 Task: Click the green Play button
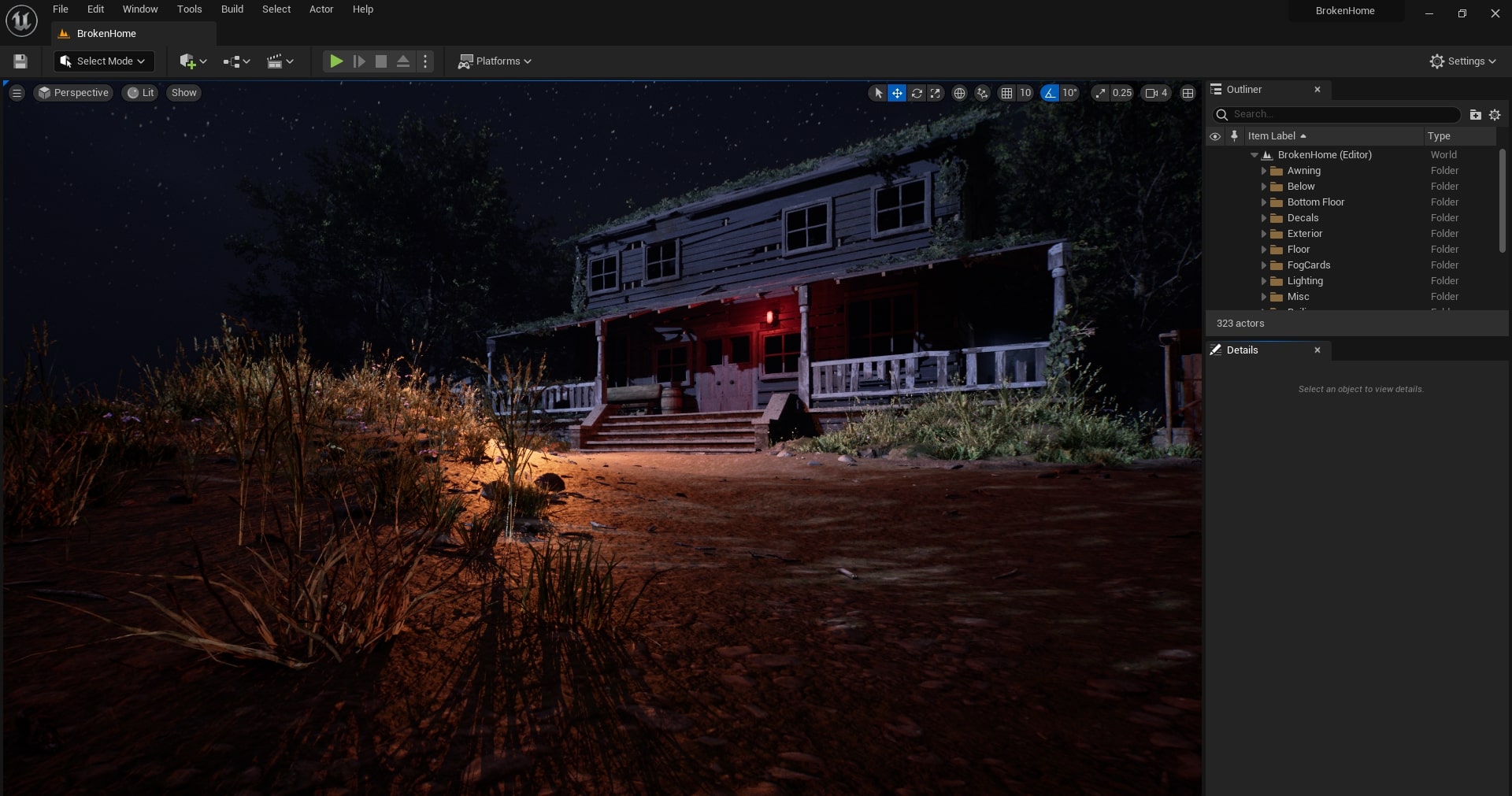(336, 61)
